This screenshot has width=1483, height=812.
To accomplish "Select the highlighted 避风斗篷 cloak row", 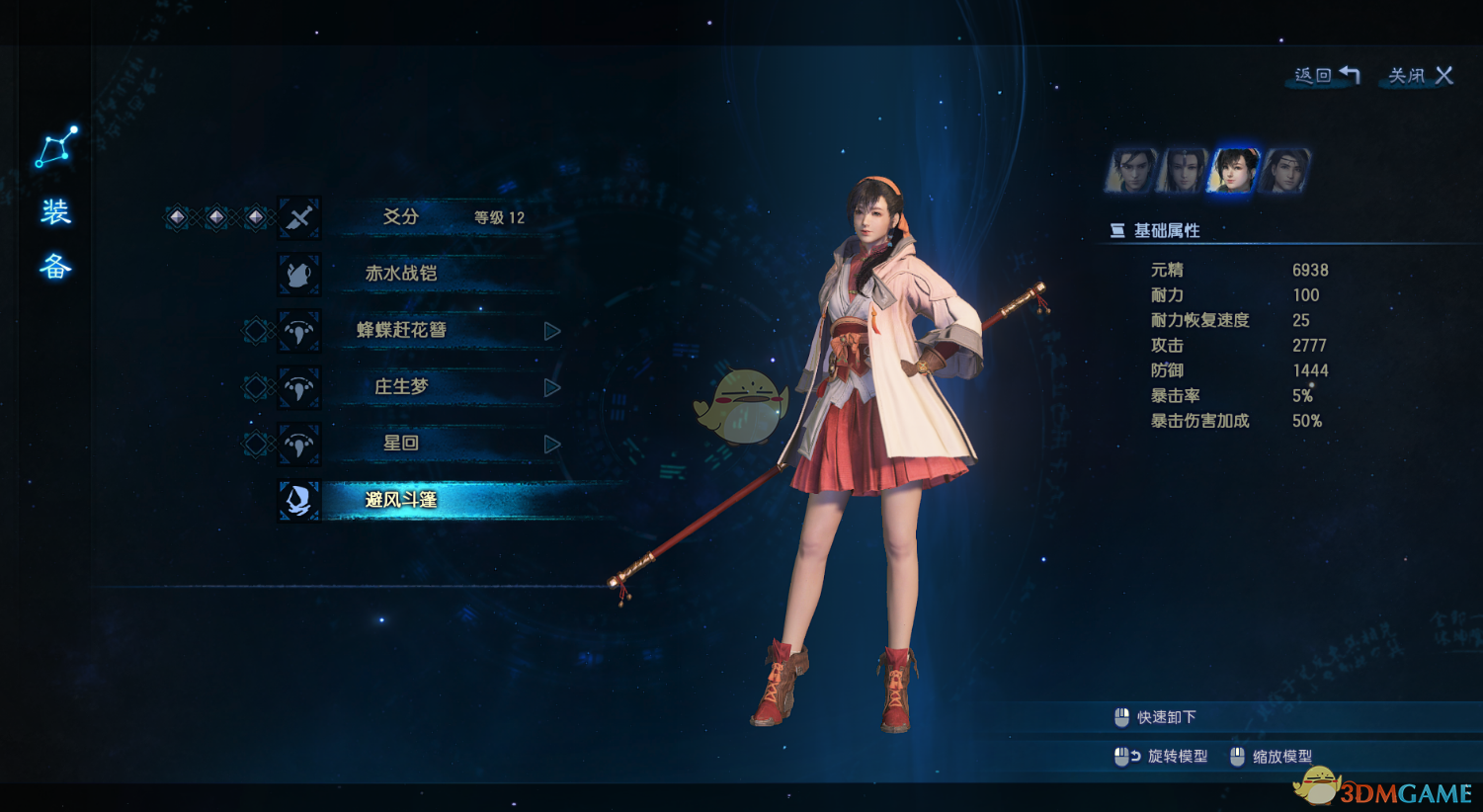I will pos(401,500).
